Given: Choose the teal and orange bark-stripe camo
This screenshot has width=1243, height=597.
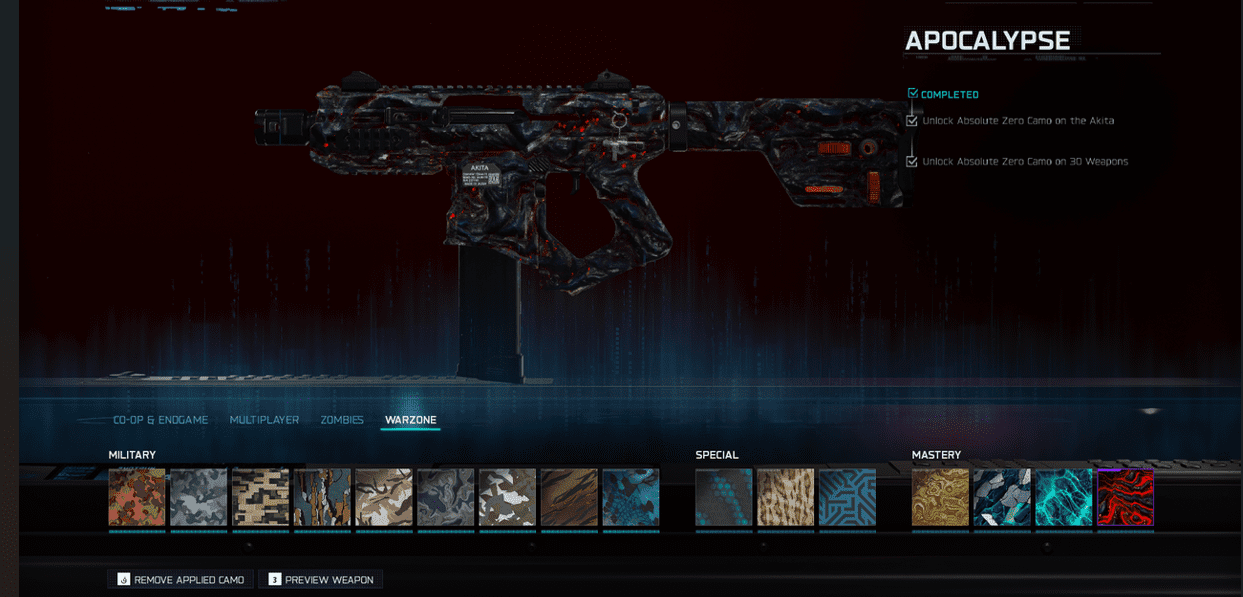Looking at the screenshot, I should (322, 497).
